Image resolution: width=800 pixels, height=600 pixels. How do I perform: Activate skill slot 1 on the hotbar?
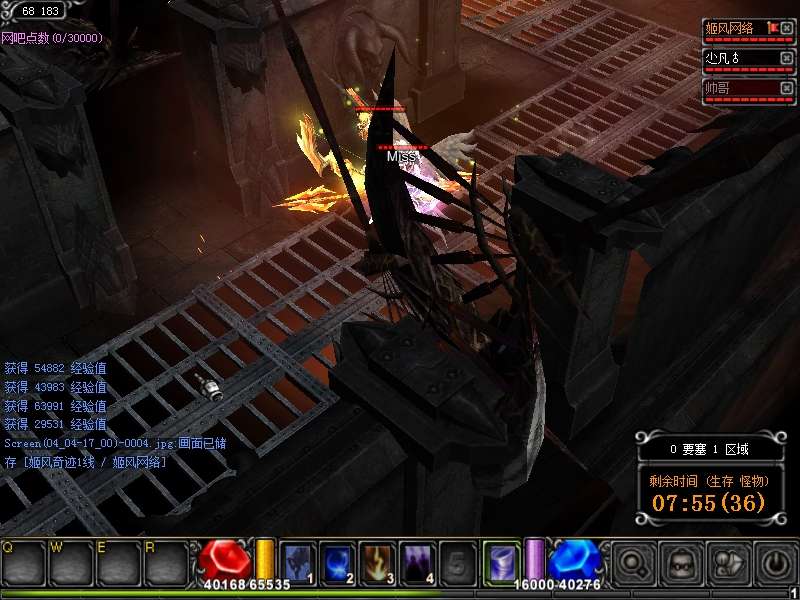click(x=299, y=562)
